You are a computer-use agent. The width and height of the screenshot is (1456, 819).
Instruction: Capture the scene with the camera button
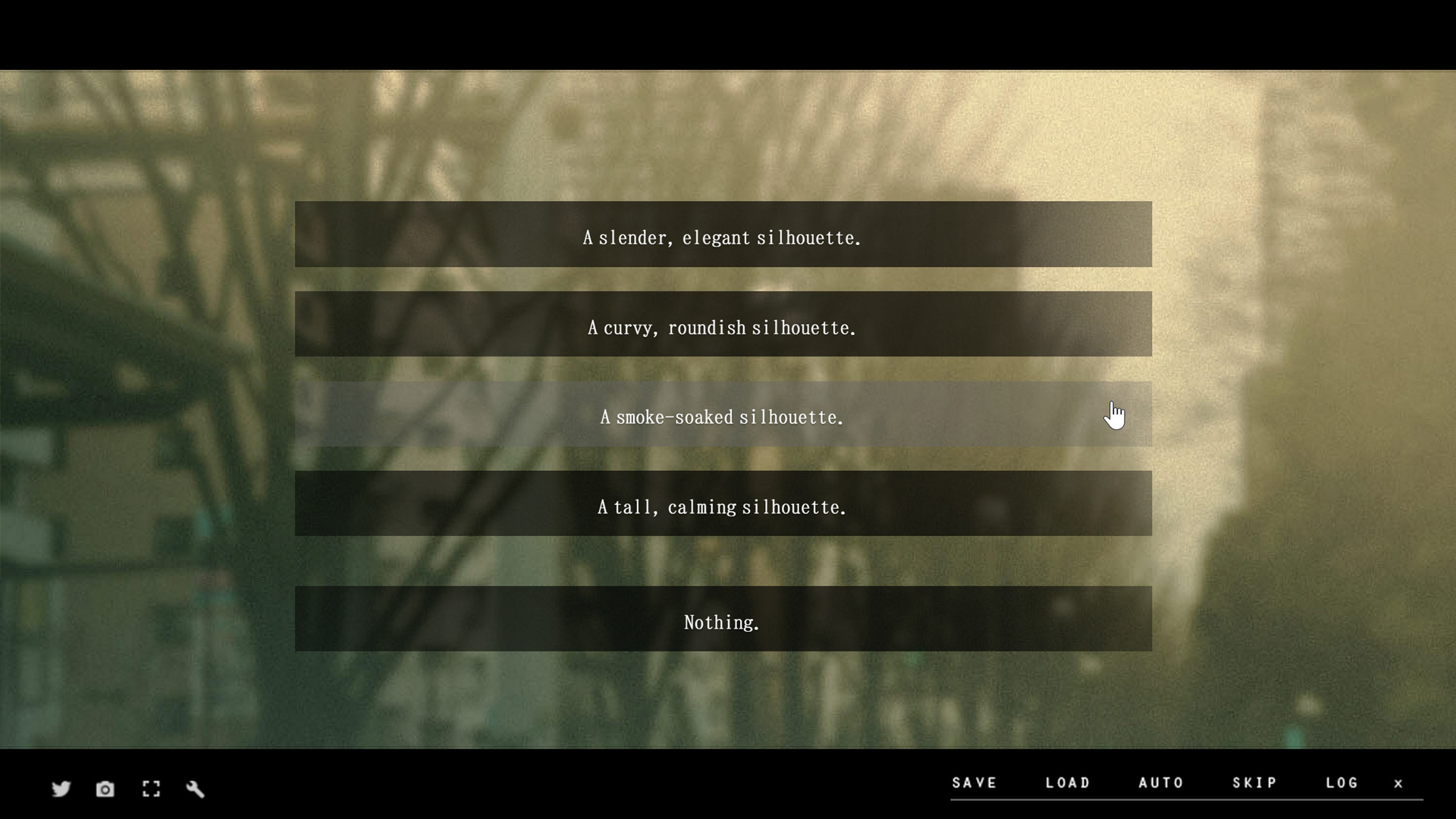pyautogui.click(x=105, y=789)
